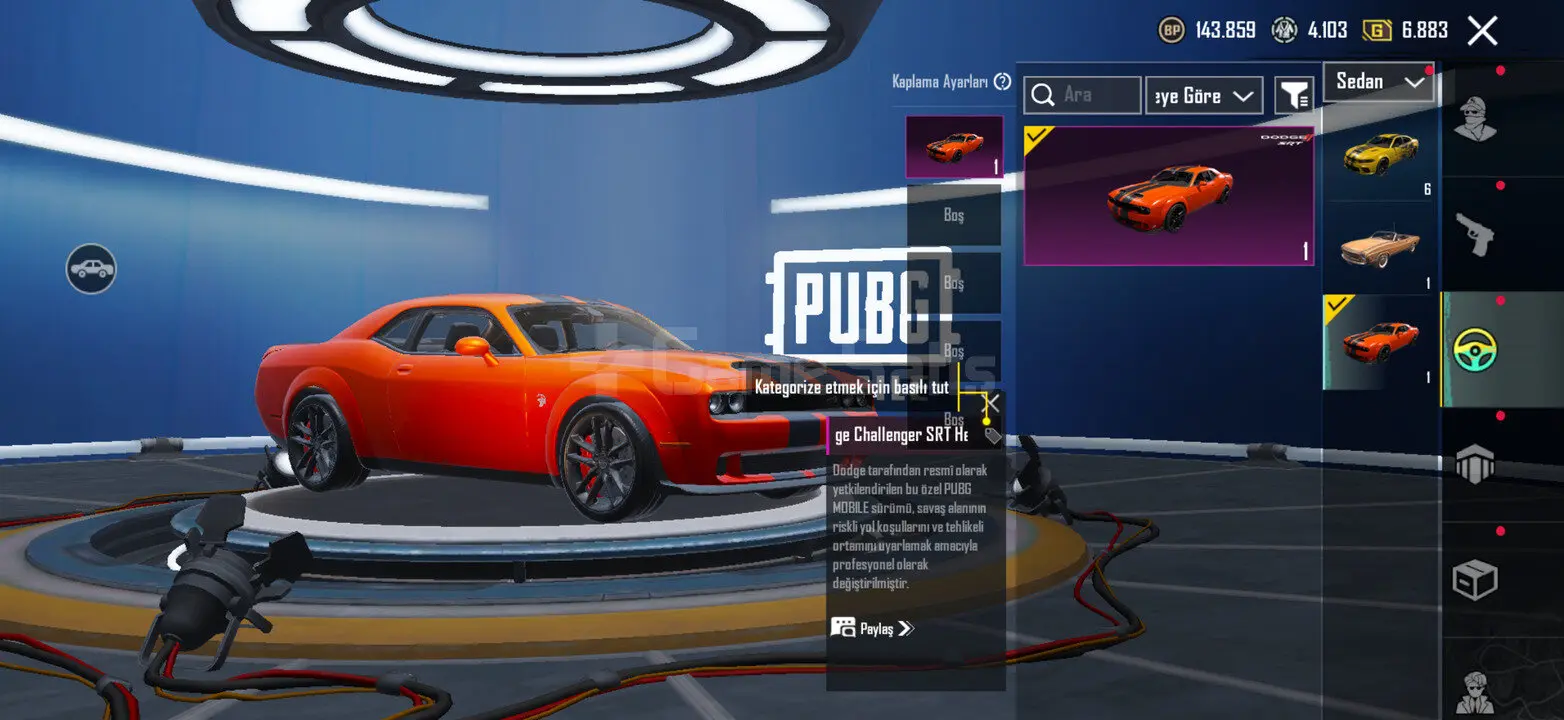Switch to the pistol weapons tab
This screenshot has height=720, width=1564.
pos(1474,234)
